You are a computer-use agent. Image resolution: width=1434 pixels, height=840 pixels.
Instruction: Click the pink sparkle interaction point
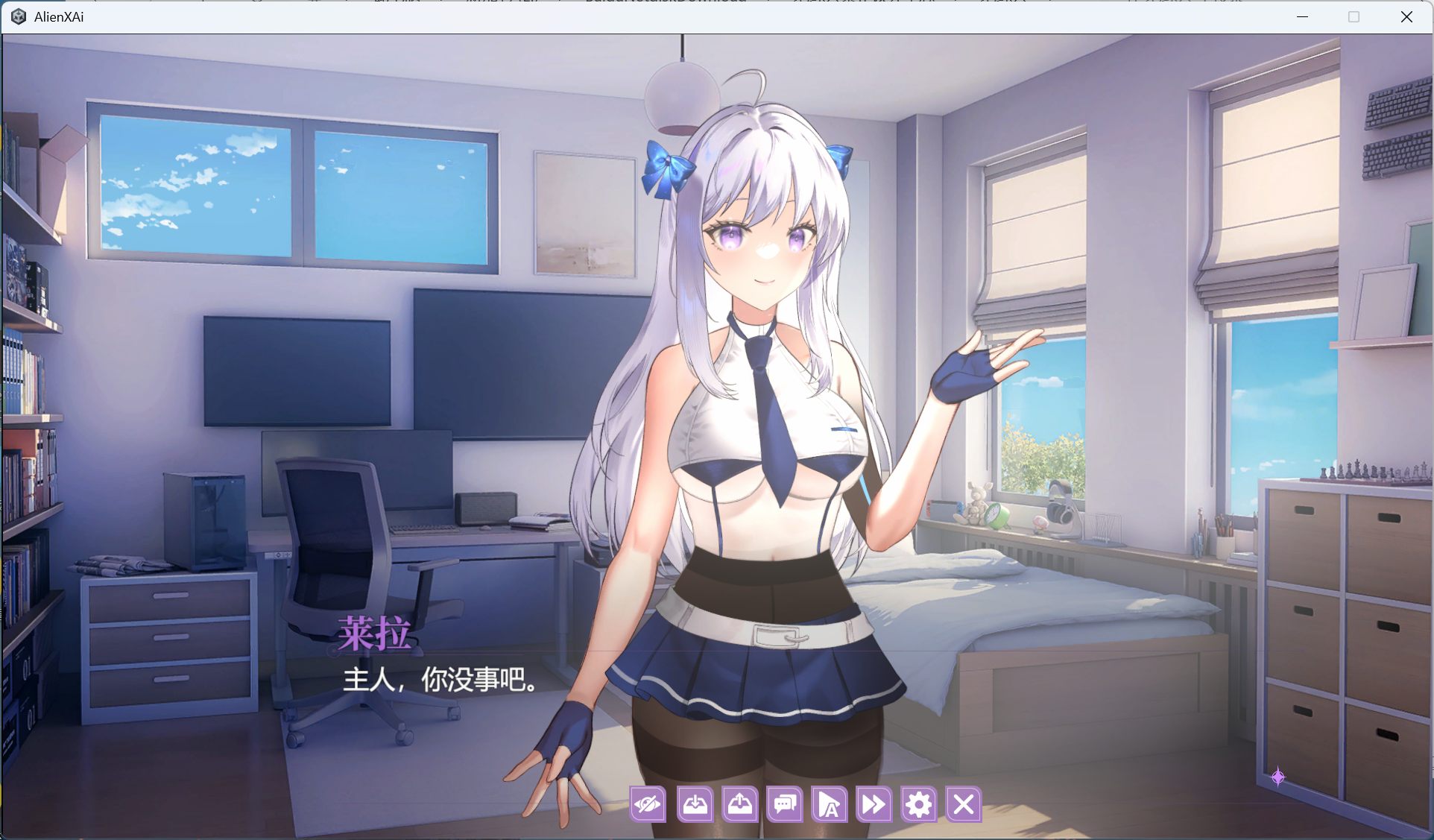1280,778
